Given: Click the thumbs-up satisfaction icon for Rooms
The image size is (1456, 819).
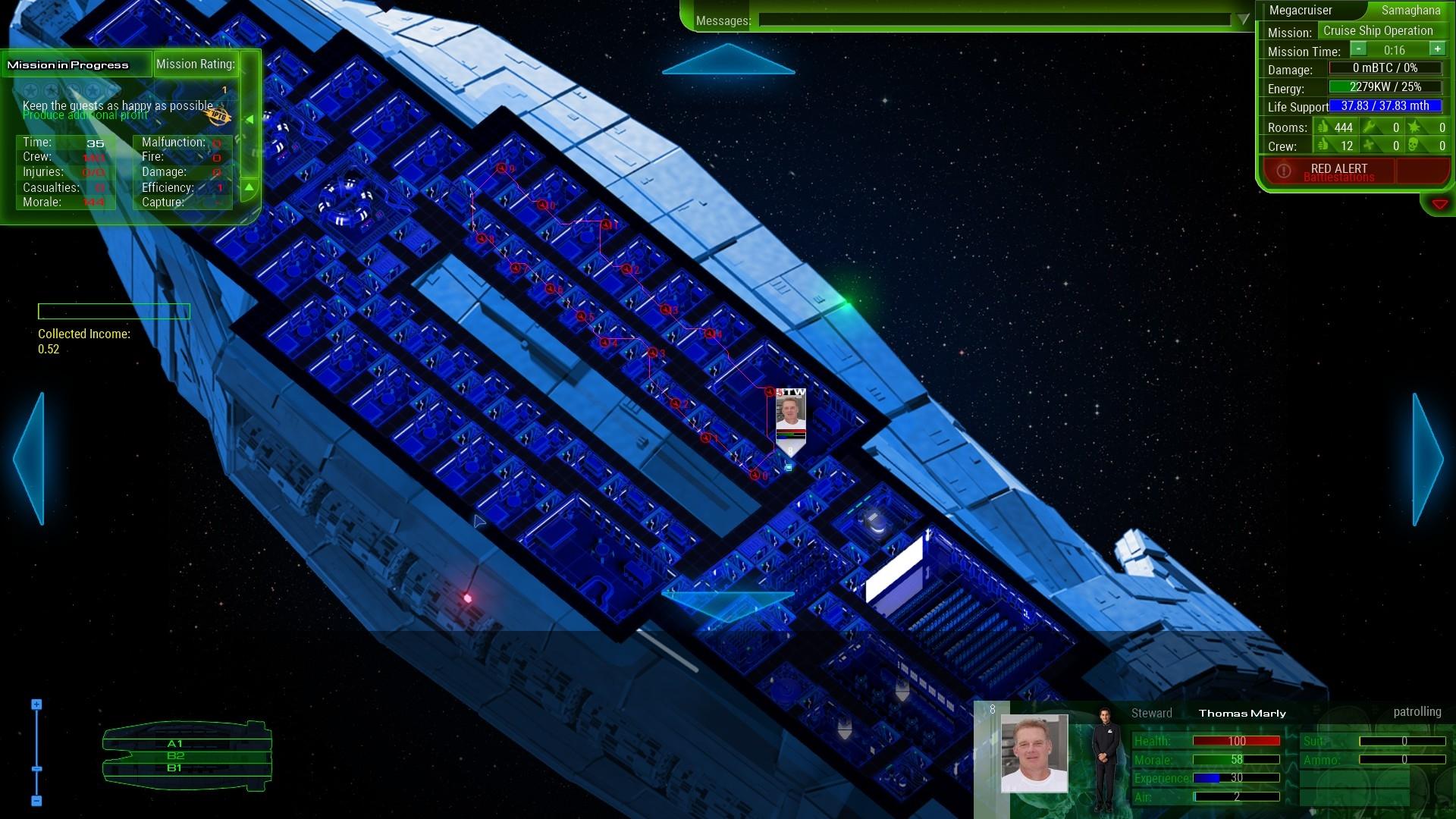Looking at the screenshot, I should click(x=1323, y=127).
